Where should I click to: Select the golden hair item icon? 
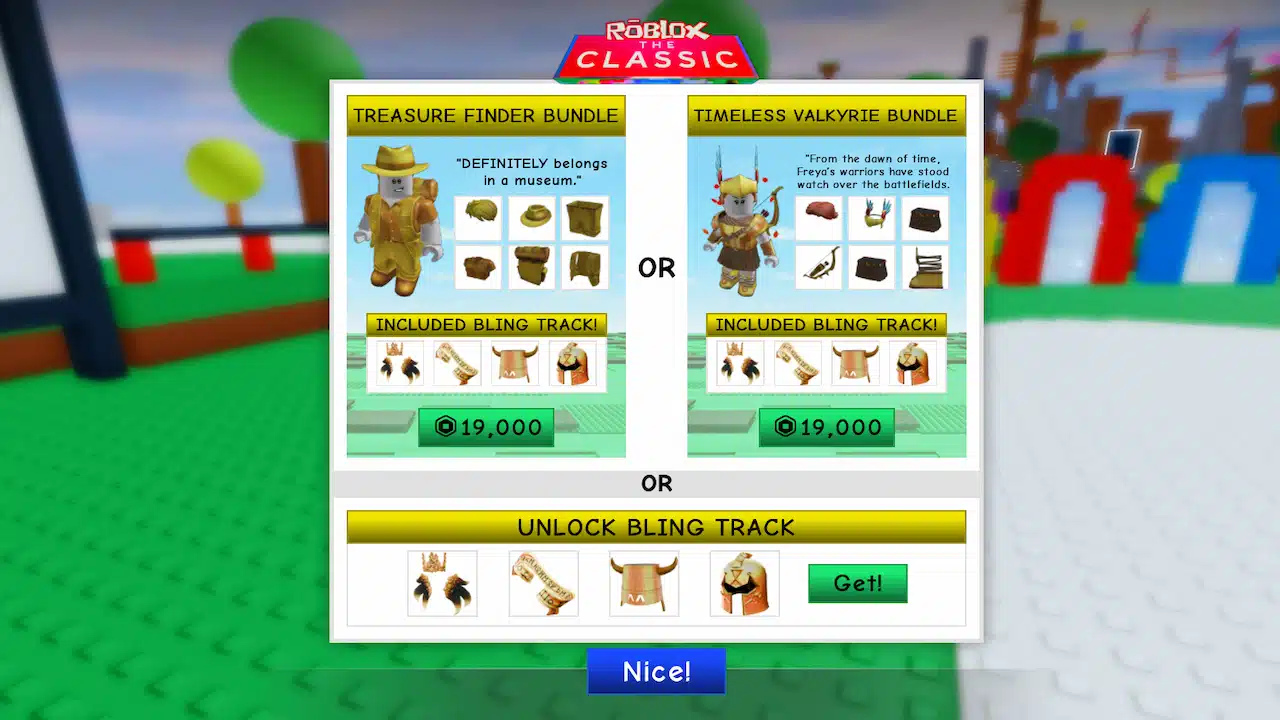coord(478,218)
